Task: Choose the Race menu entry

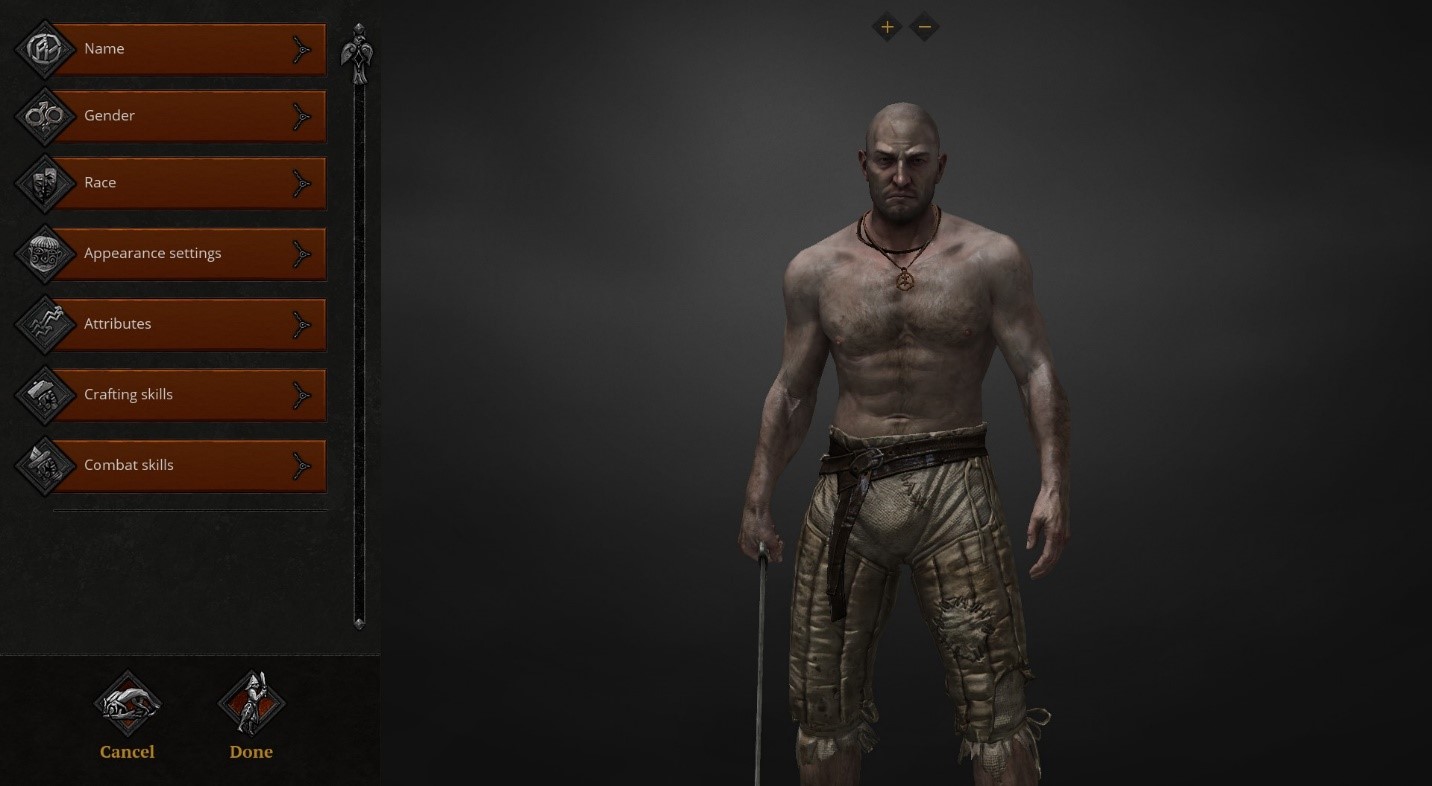Action: [188, 183]
